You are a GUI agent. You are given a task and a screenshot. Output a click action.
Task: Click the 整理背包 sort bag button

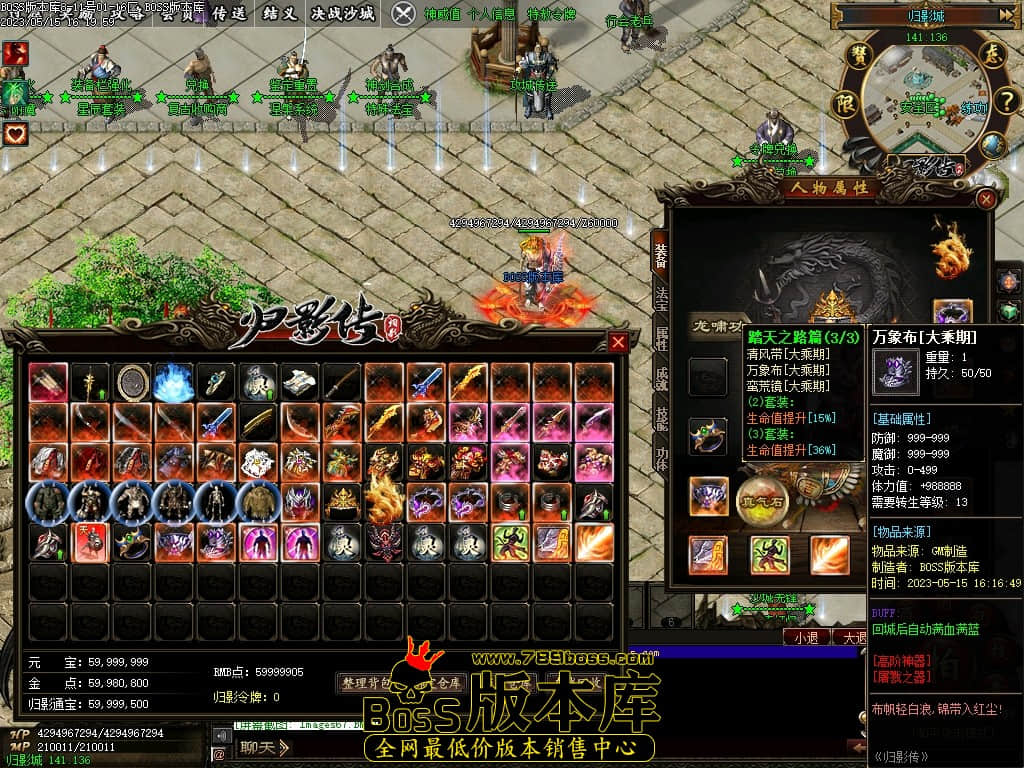368,683
